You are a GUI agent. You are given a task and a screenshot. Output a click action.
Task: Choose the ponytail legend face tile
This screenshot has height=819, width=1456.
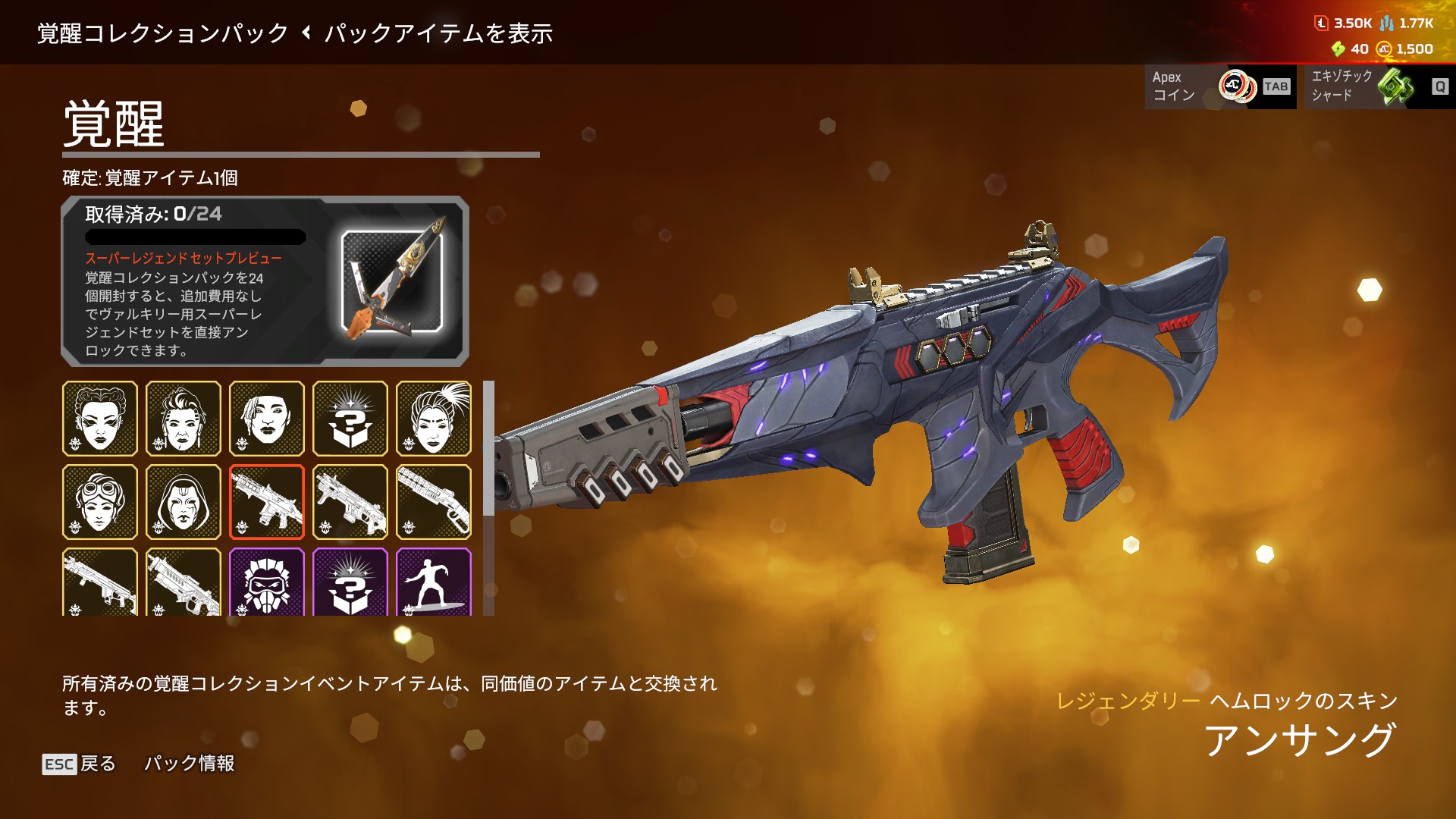(434, 419)
